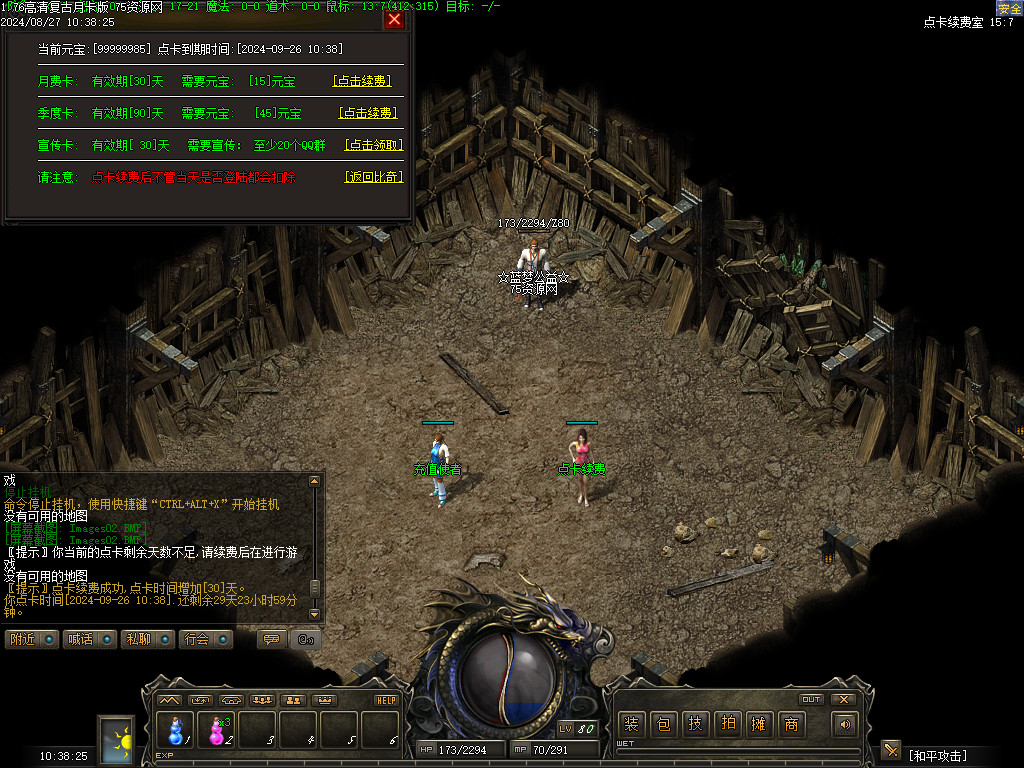1024x768 pixels.
Task: Open the bag inventory (包)
Action: pos(663,725)
